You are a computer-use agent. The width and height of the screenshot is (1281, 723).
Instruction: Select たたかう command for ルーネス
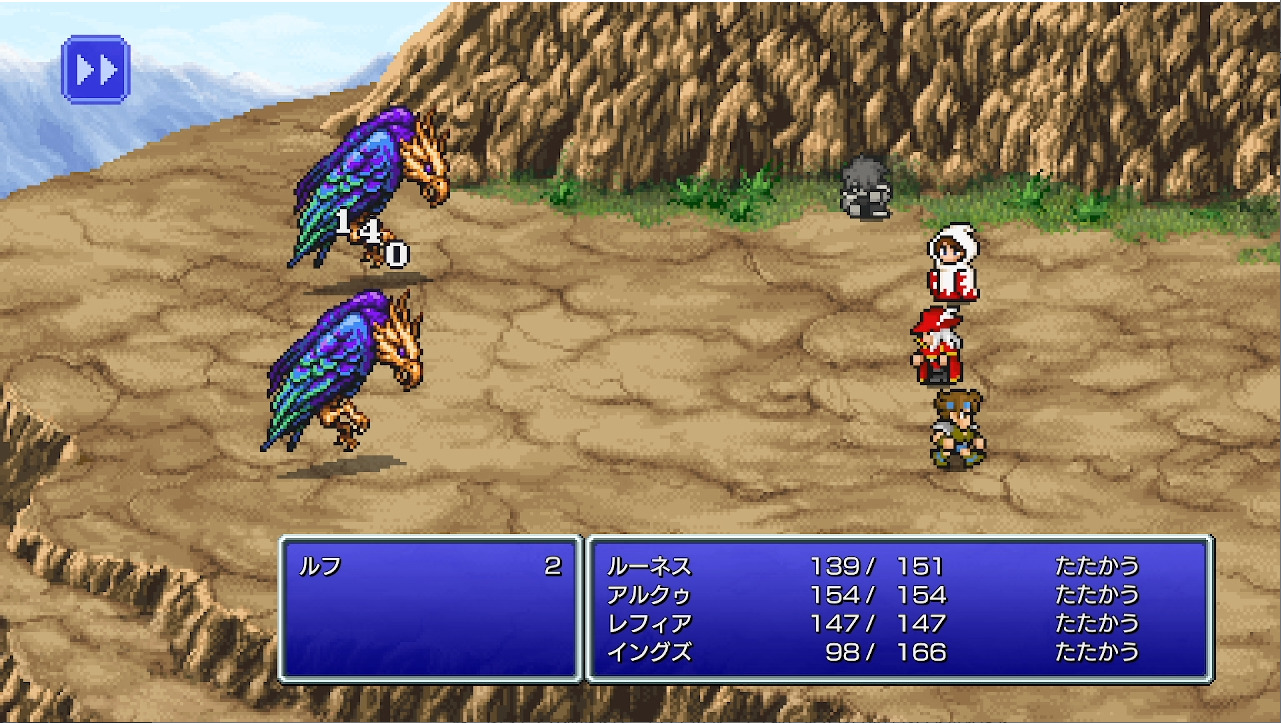click(x=1096, y=565)
